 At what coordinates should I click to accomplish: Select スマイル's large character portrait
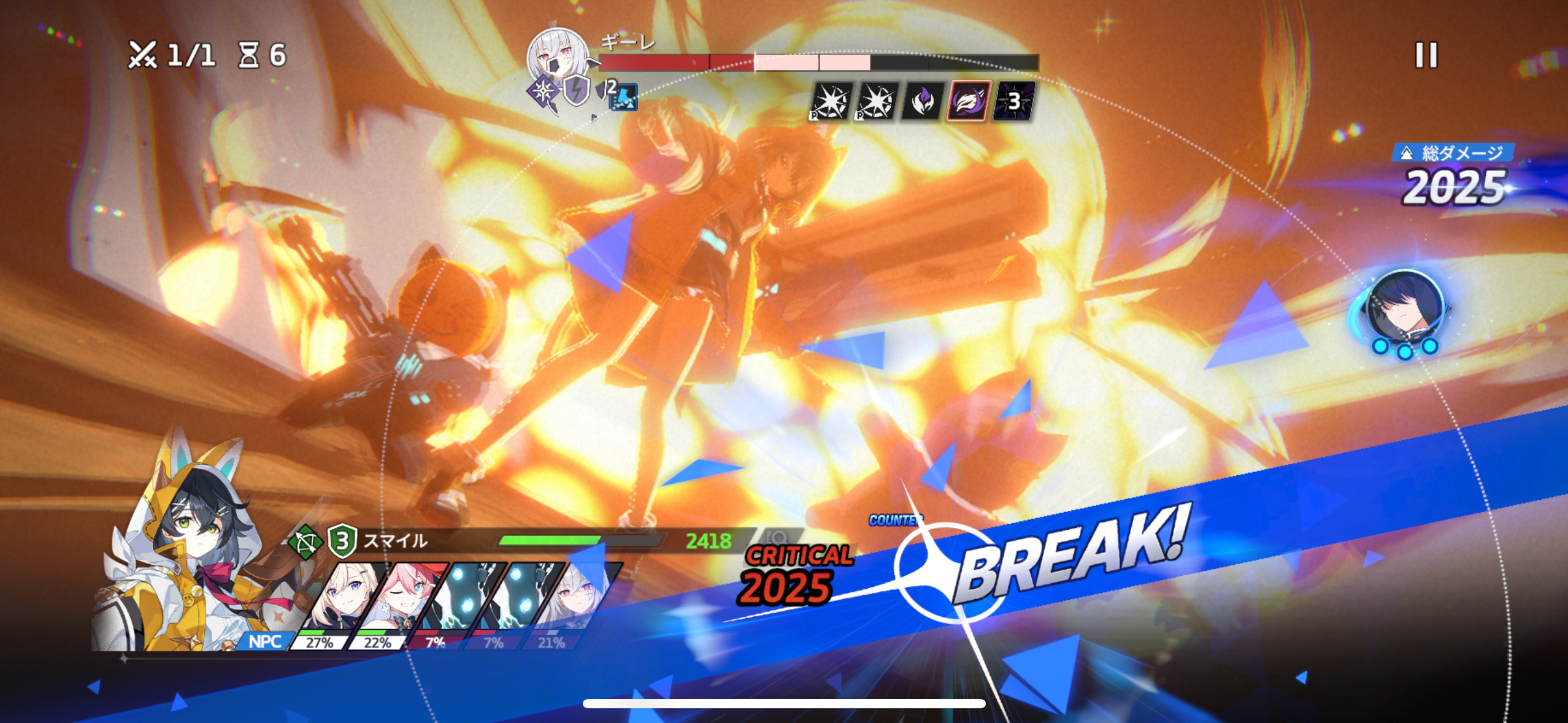[190, 552]
